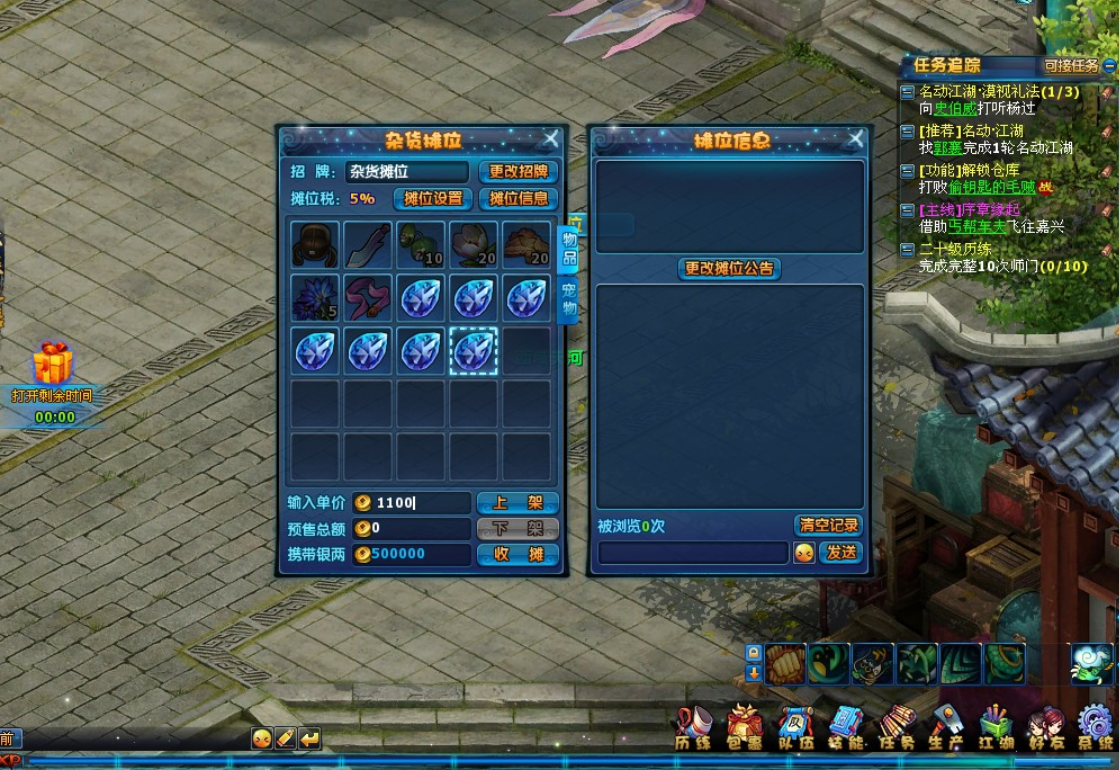This screenshot has width=1119, height=770.
Task: Close the 摊位信息 panel
Action: (855, 139)
